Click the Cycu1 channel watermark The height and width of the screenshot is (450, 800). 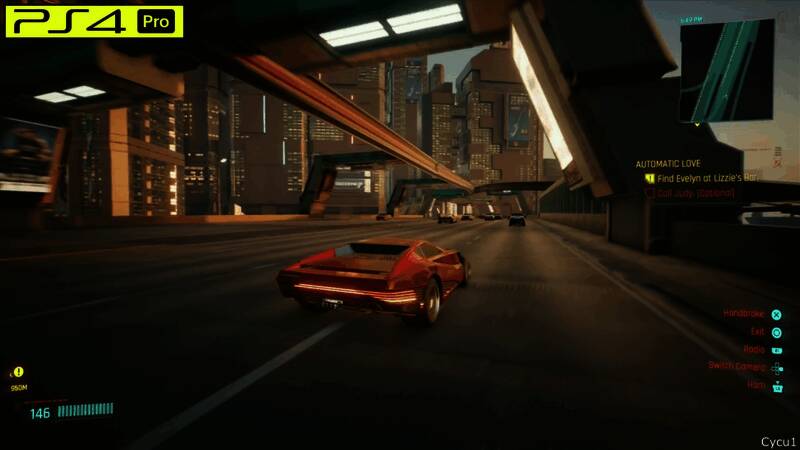click(x=777, y=440)
